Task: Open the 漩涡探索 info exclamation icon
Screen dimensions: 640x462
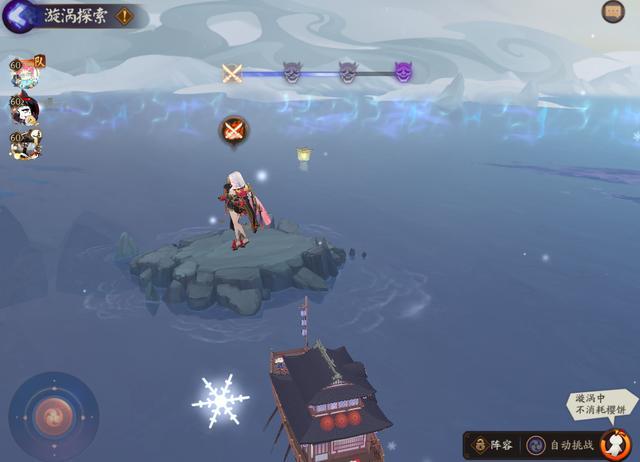Action: tap(124, 16)
